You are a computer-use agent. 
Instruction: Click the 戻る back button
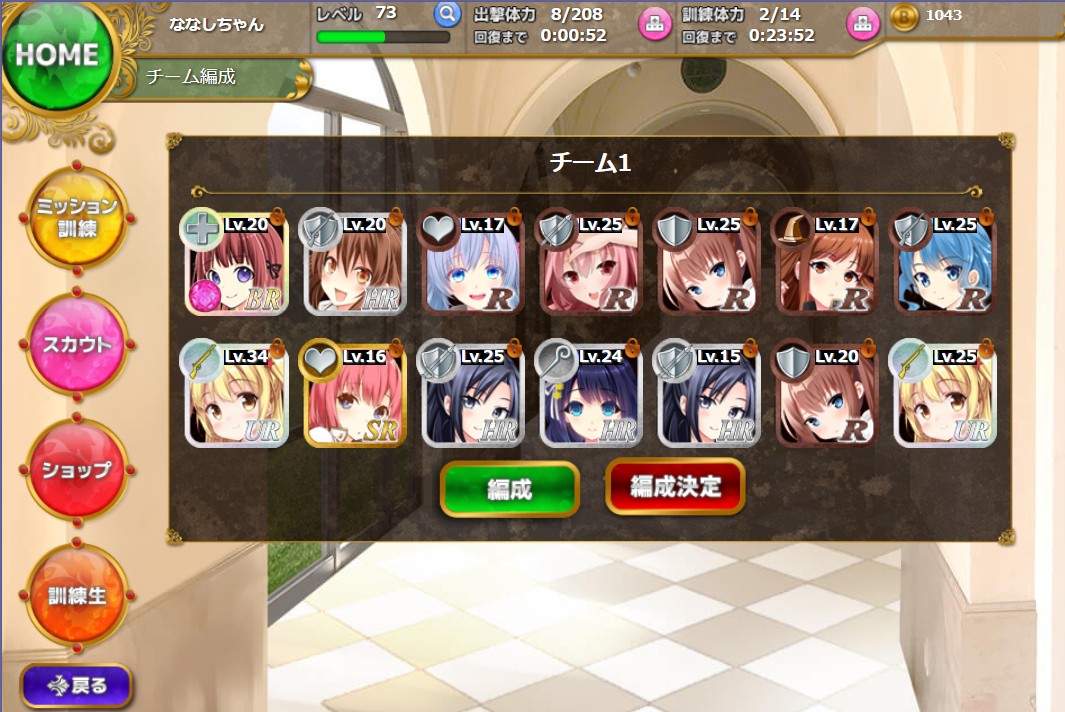tap(76, 687)
